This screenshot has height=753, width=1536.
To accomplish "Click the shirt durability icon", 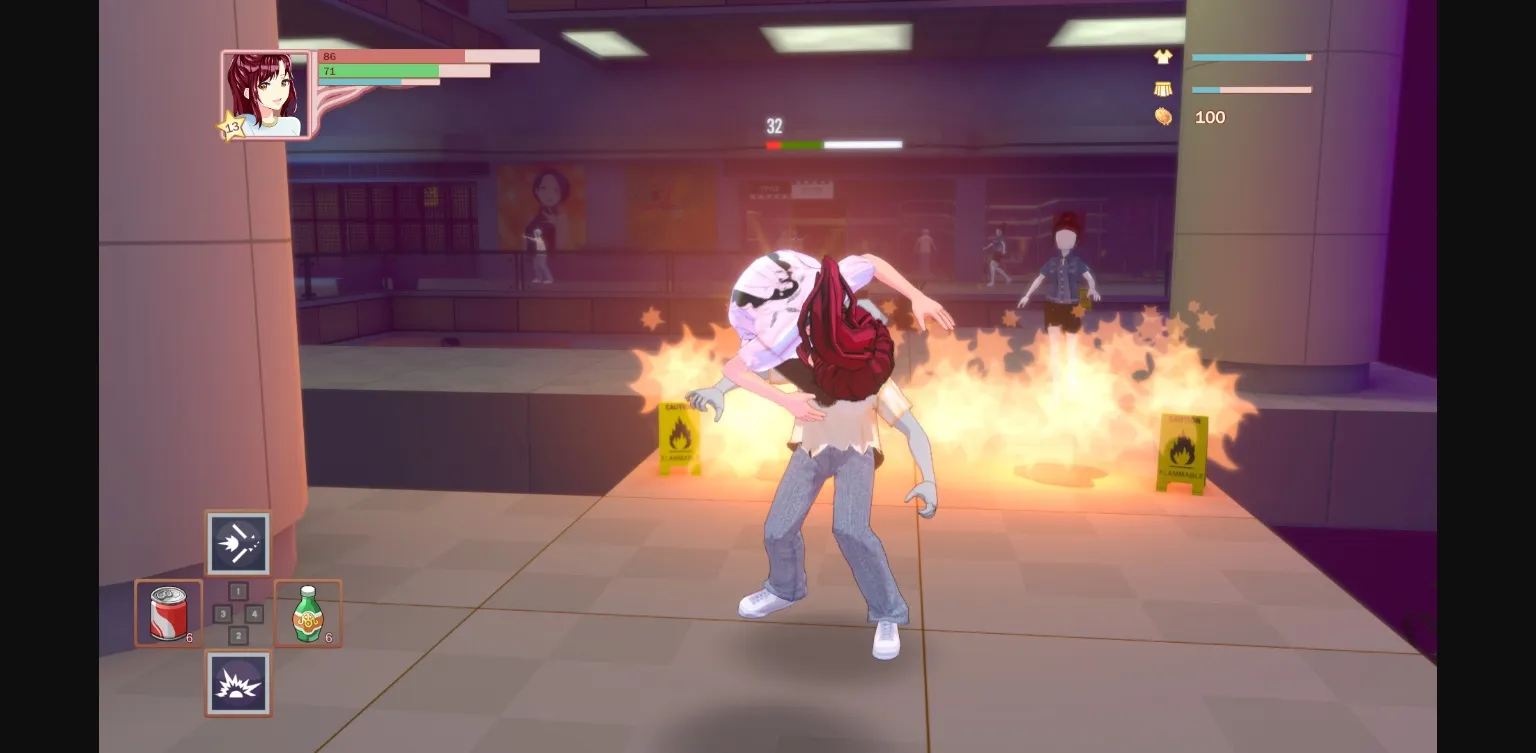I will pos(1161,57).
